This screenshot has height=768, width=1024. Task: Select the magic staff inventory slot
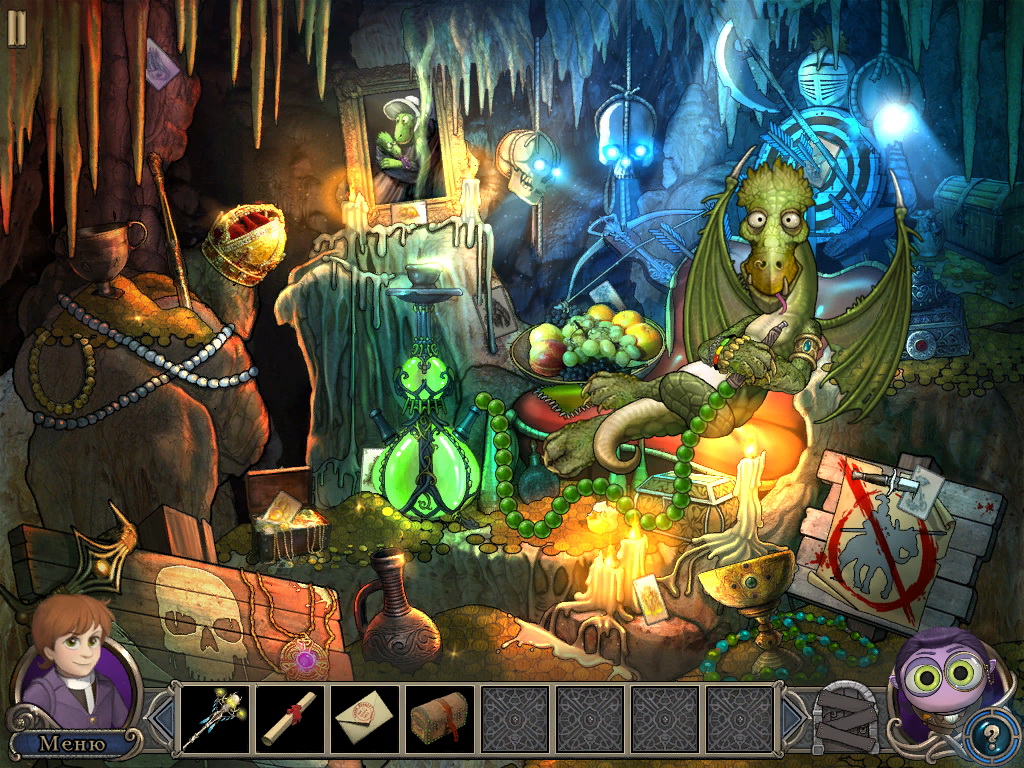pos(216,720)
